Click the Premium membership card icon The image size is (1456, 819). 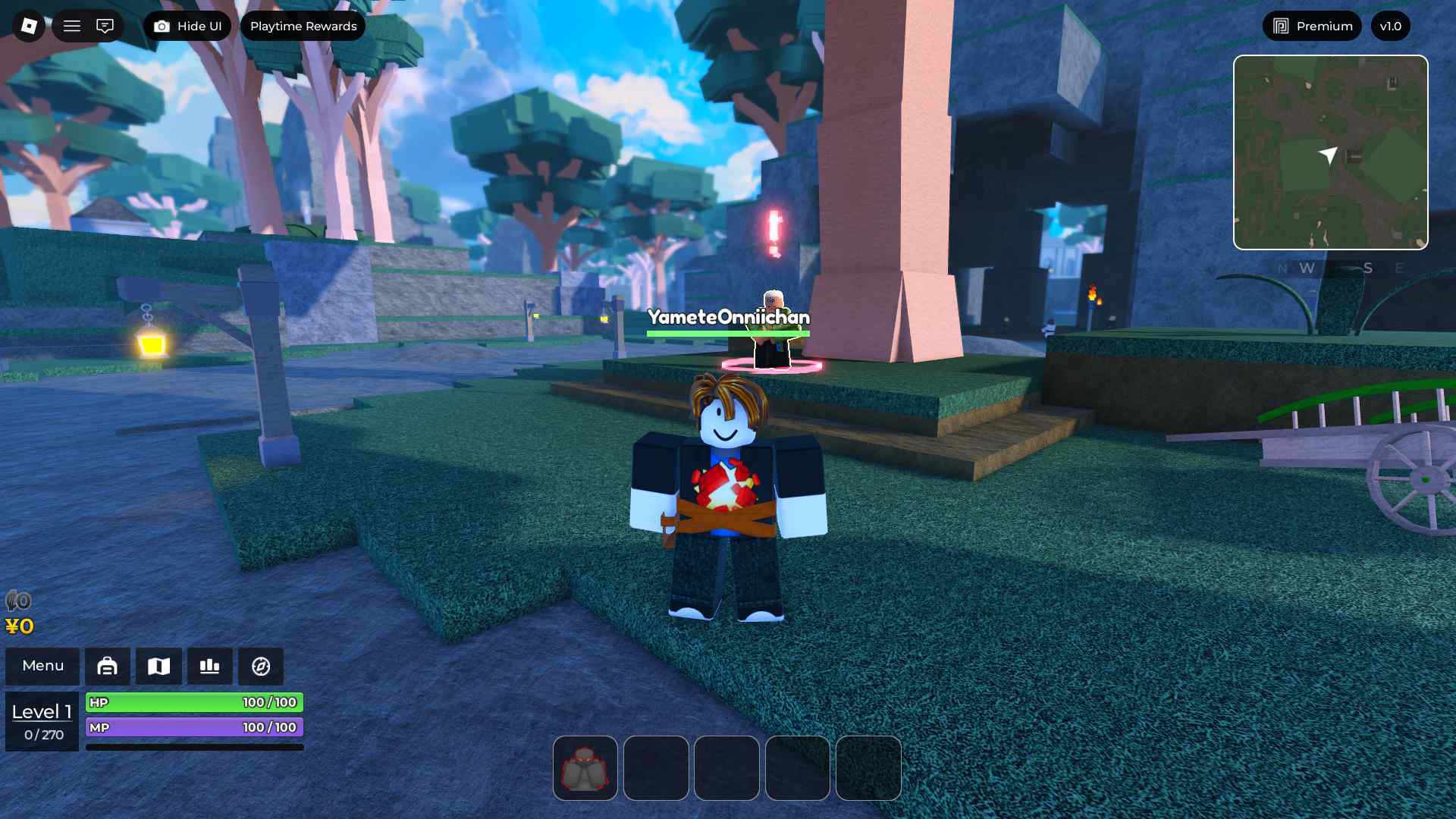click(x=1280, y=25)
